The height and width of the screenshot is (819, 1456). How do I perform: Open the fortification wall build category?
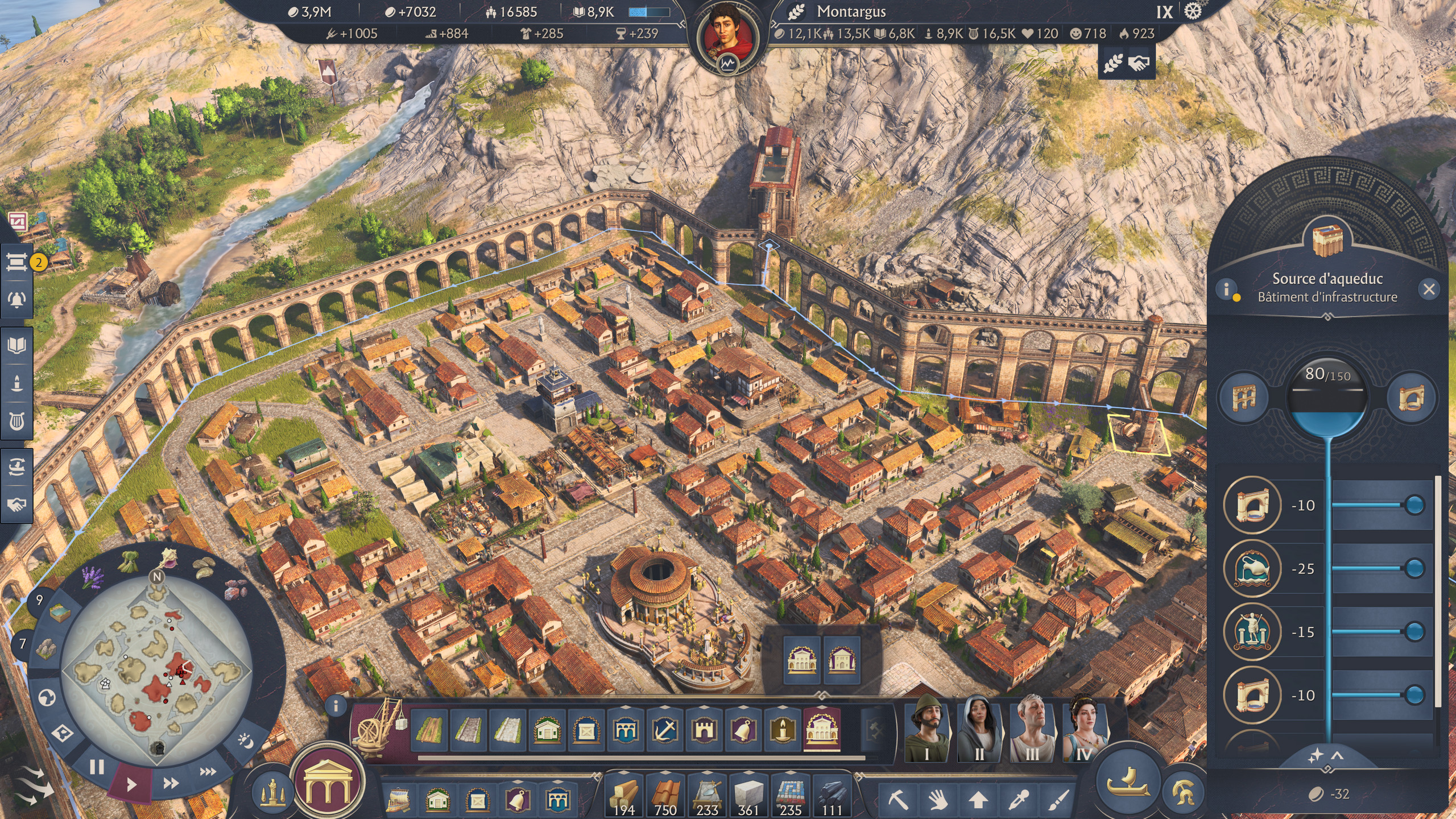[x=704, y=730]
